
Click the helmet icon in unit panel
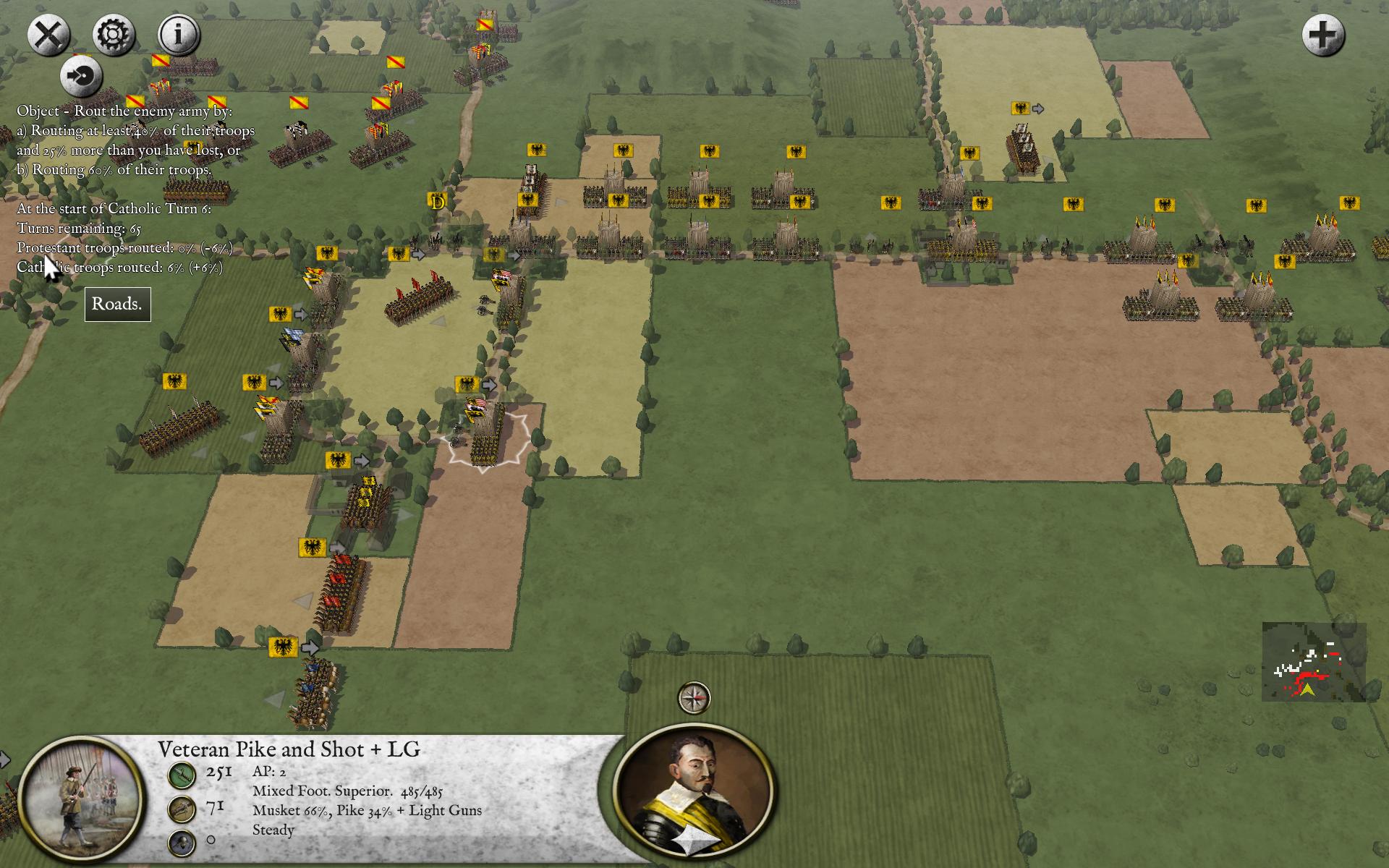[182, 843]
